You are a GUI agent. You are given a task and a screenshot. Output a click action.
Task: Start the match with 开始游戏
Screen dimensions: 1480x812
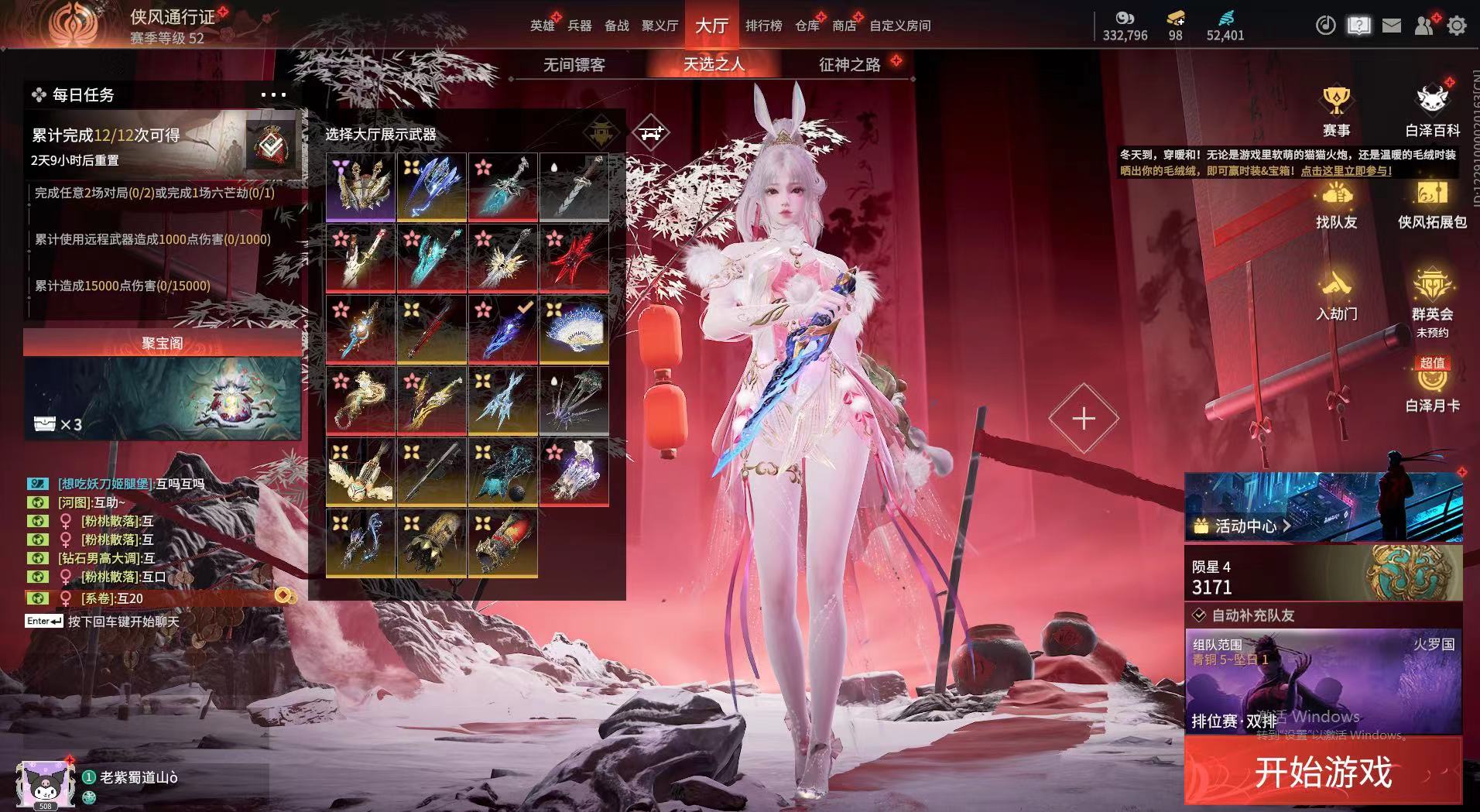point(1323,771)
